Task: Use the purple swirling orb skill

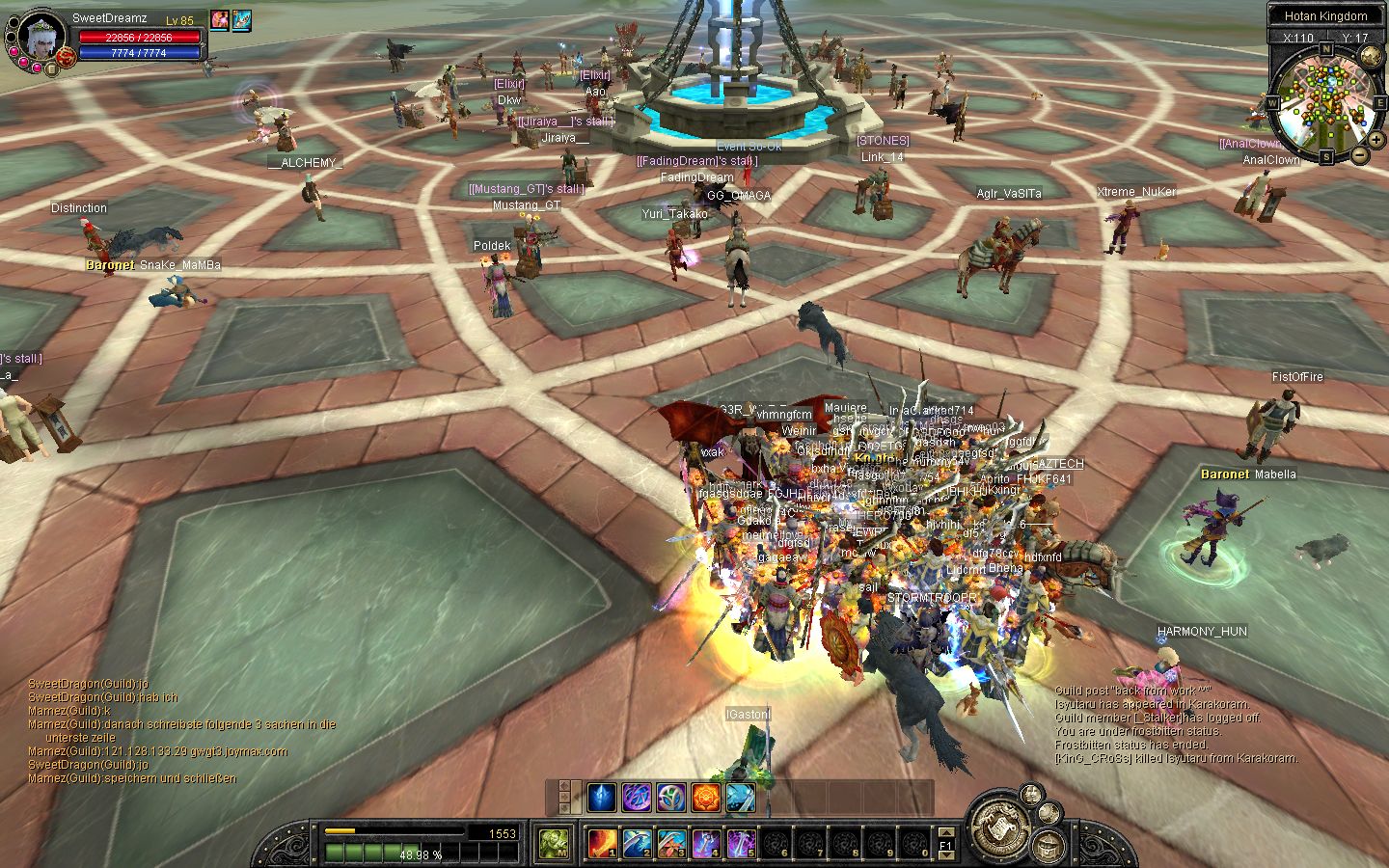Action: tap(637, 798)
